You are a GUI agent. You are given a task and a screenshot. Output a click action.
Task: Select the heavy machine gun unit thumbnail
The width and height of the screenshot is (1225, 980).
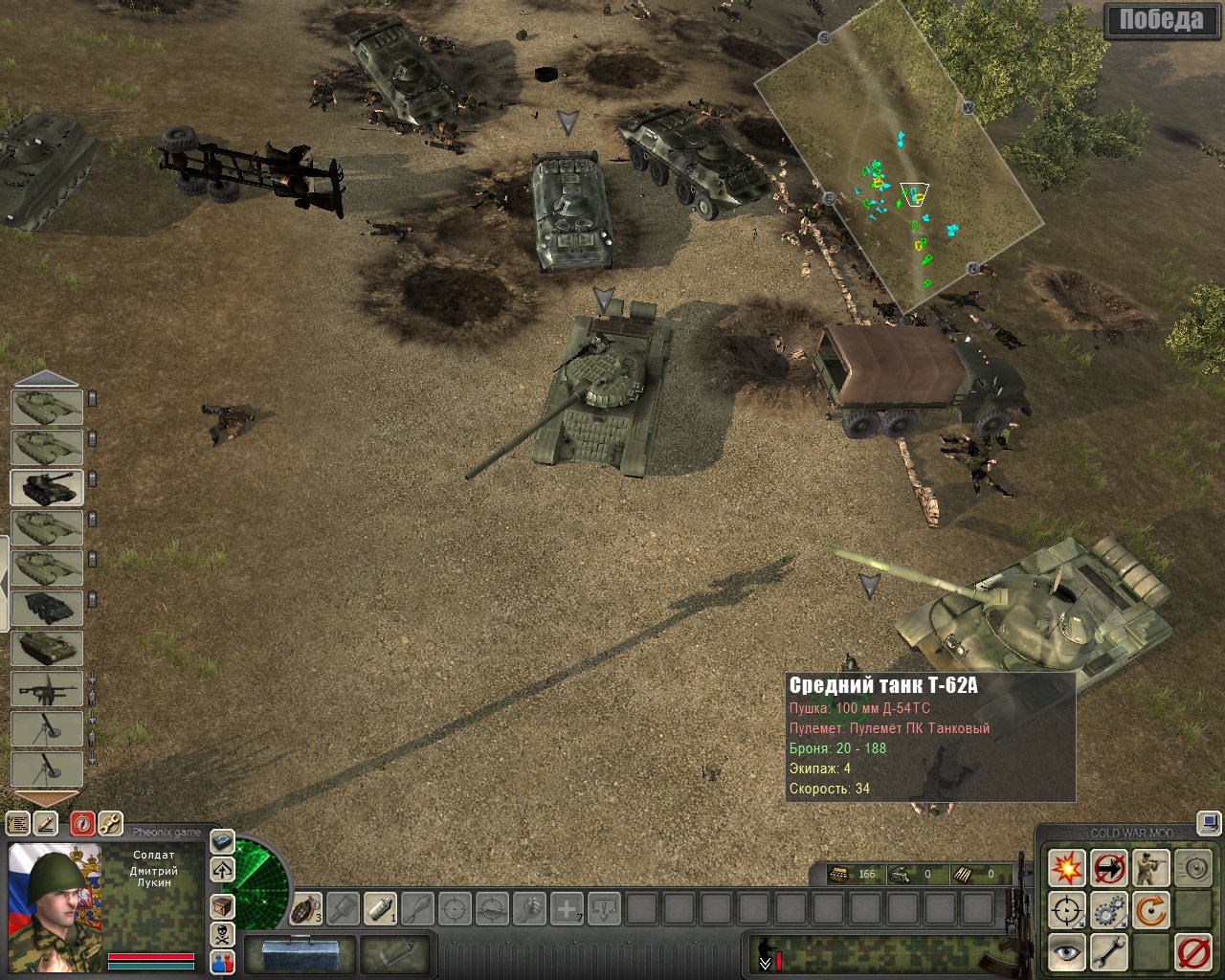(x=47, y=688)
